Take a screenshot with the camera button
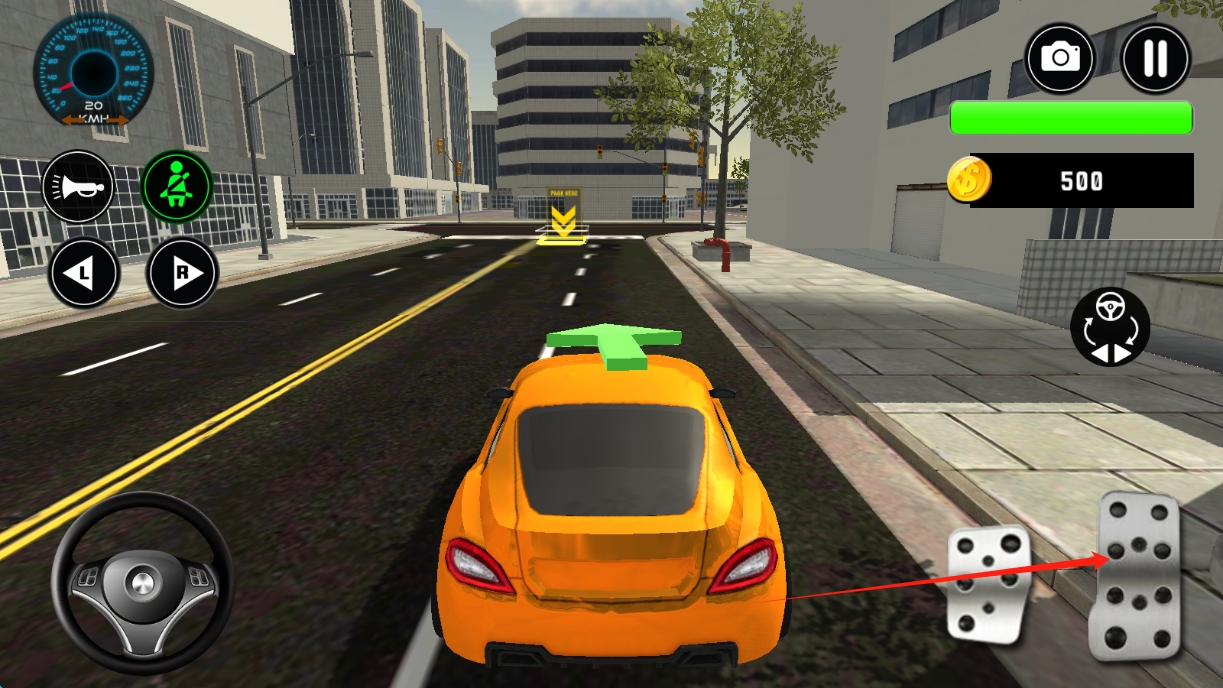 click(1060, 57)
